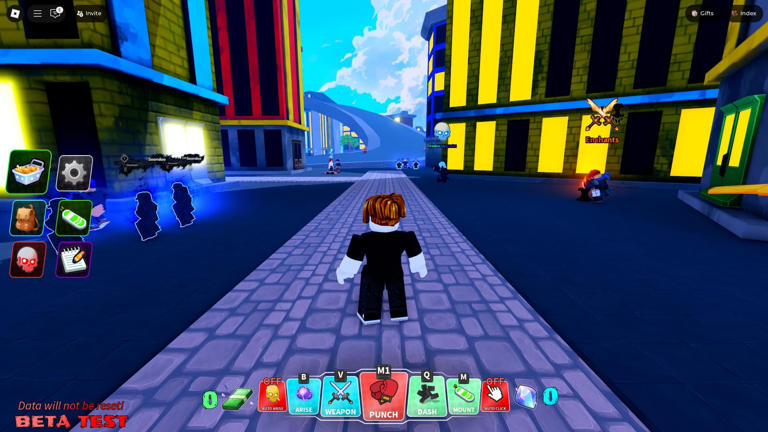Click the Invite button
The width and height of the screenshot is (768, 432).
pyautogui.click(x=89, y=13)
